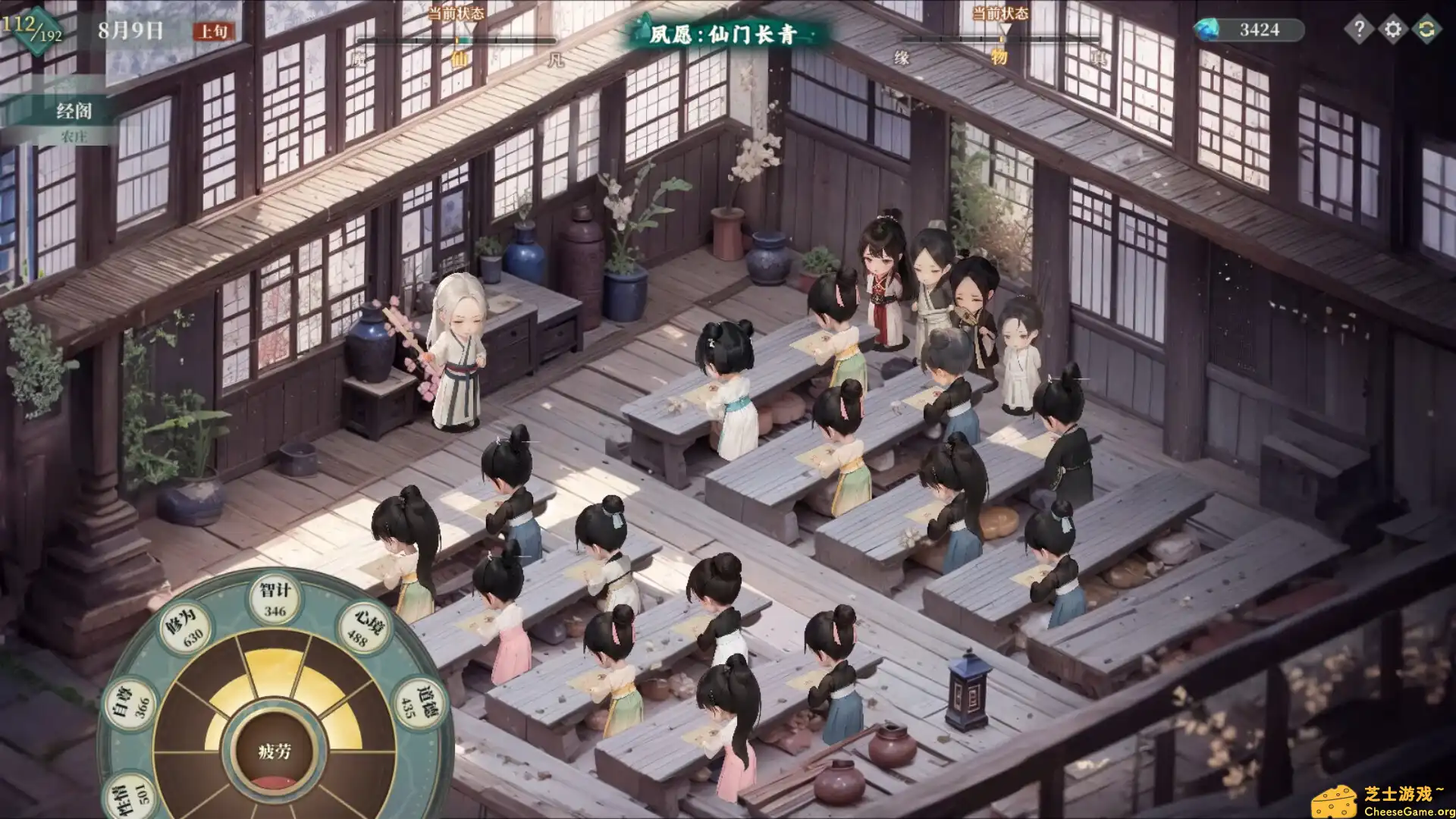Click the 上旬 period badge
1456x819 pixels.
213,31
